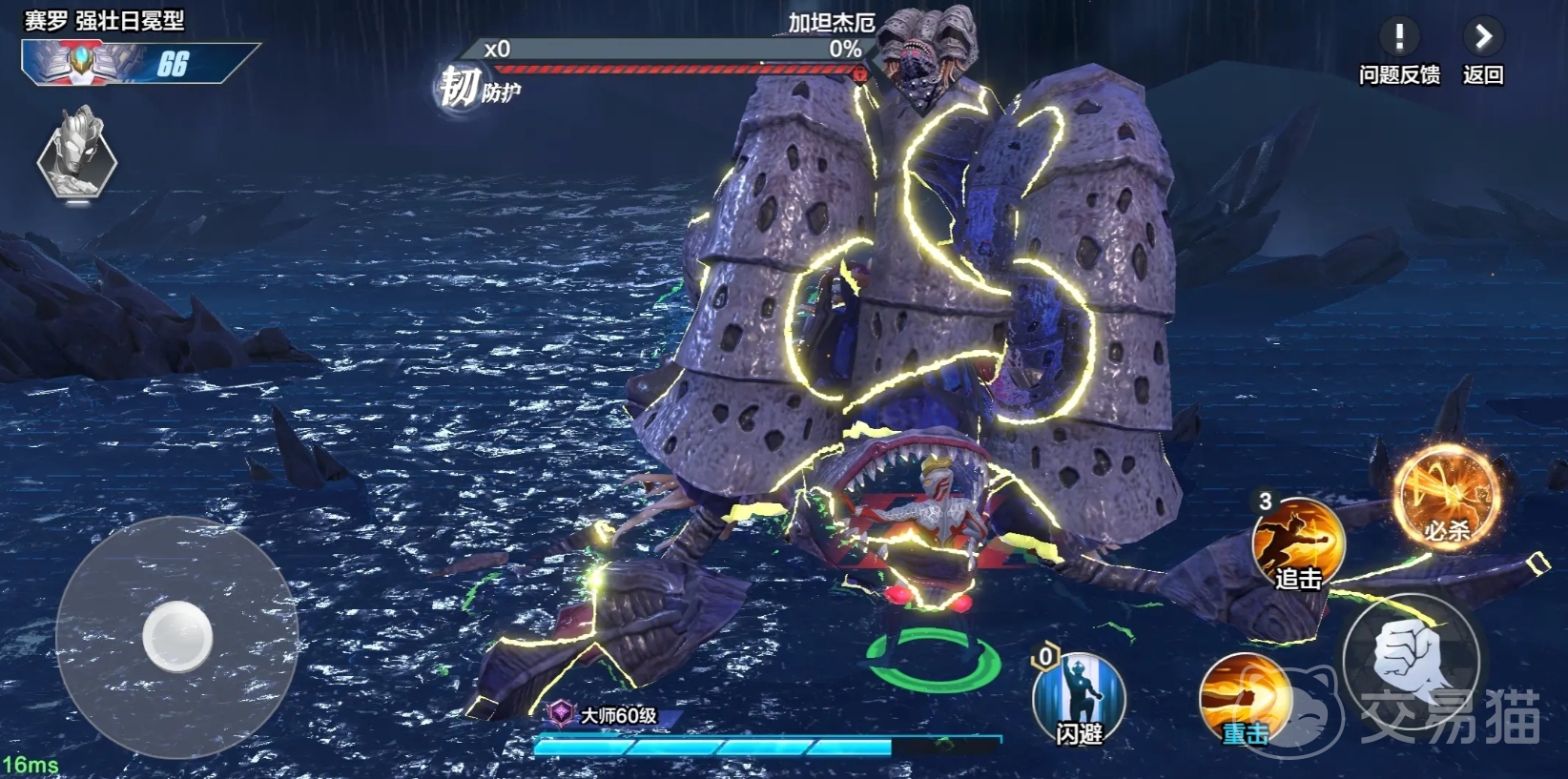
Task: Trigger the 闪避 dodge ability
Action: pyautogui.click(x=1079, y=699)
